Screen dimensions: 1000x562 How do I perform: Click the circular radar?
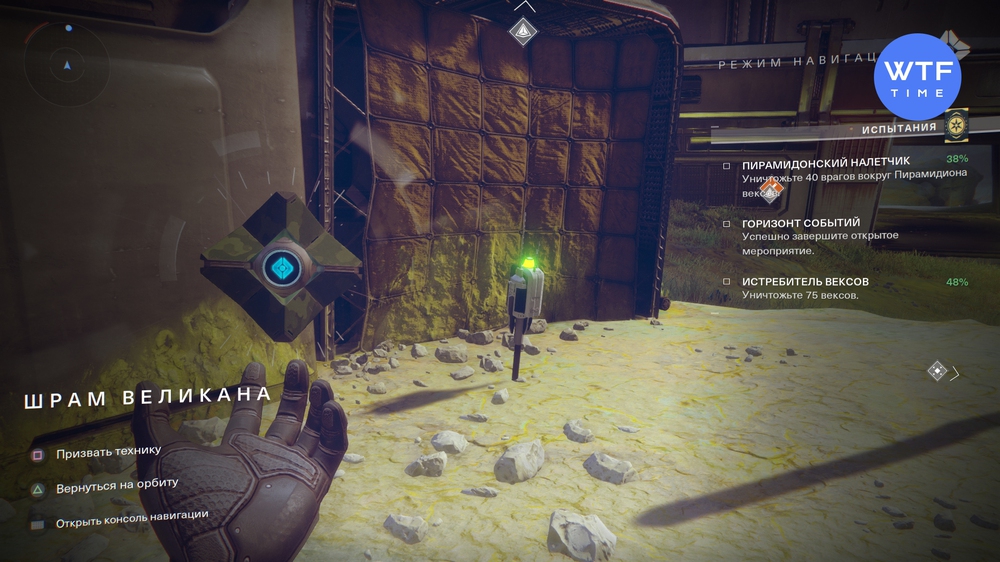pos(66,65)
